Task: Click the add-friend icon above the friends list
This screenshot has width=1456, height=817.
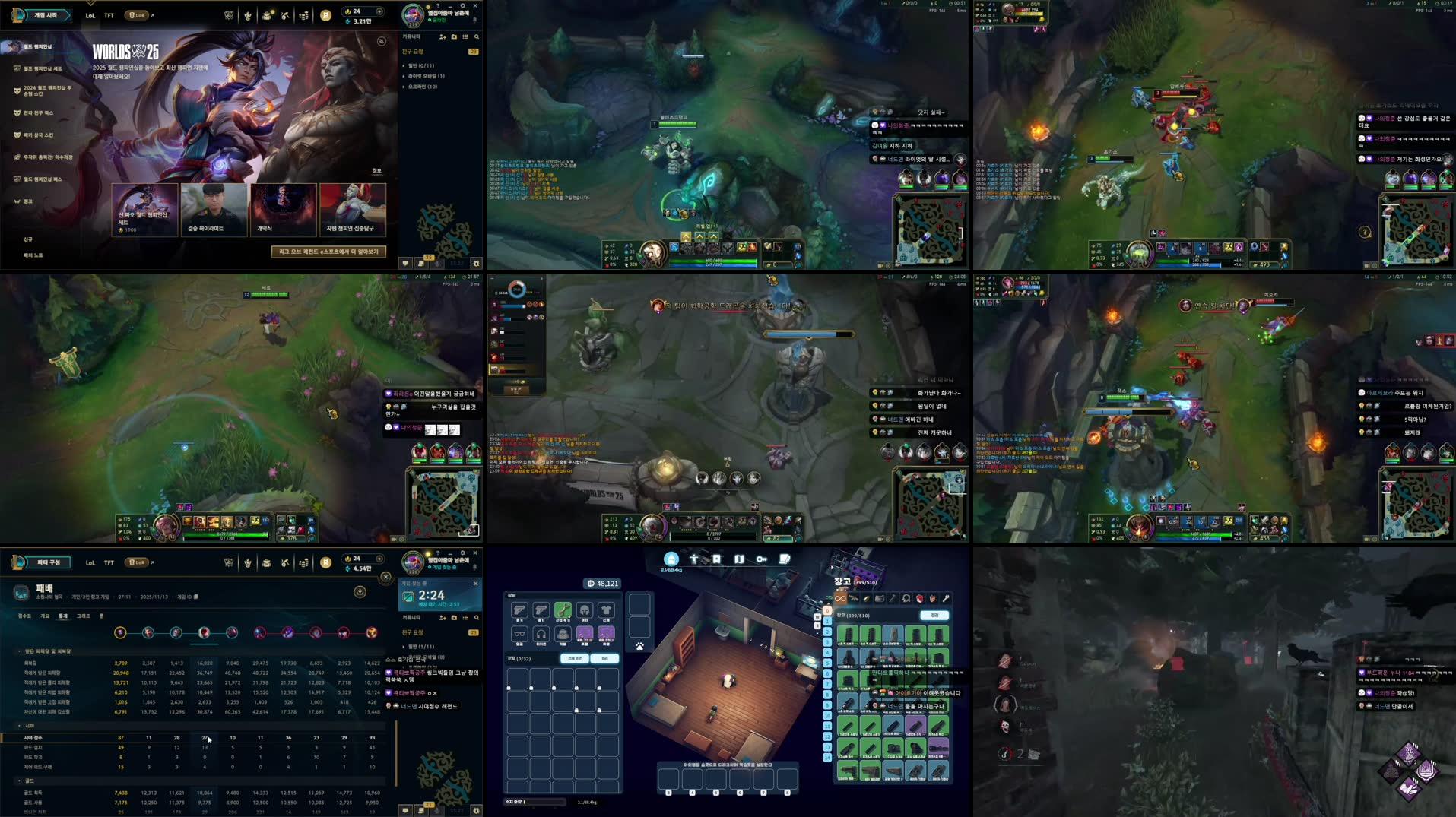Action: point(443,36)
